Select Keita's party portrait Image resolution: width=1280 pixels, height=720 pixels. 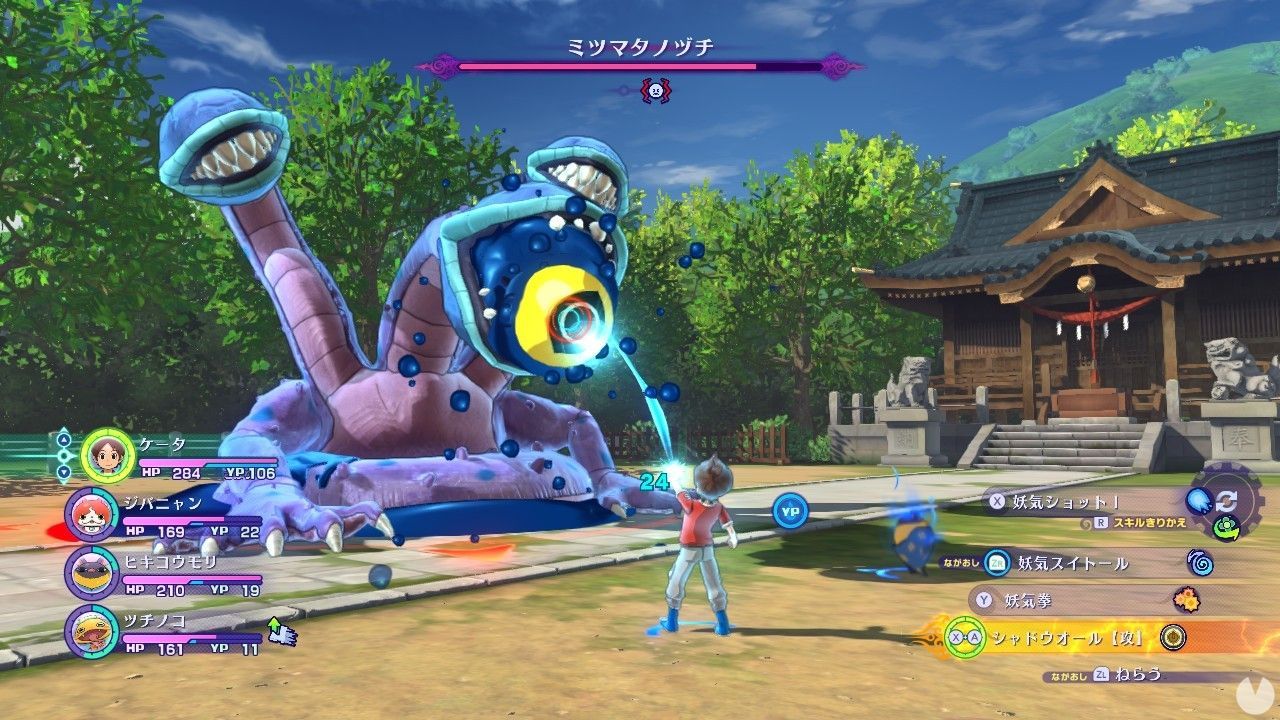pyautogui.click(x=106, y=456)
